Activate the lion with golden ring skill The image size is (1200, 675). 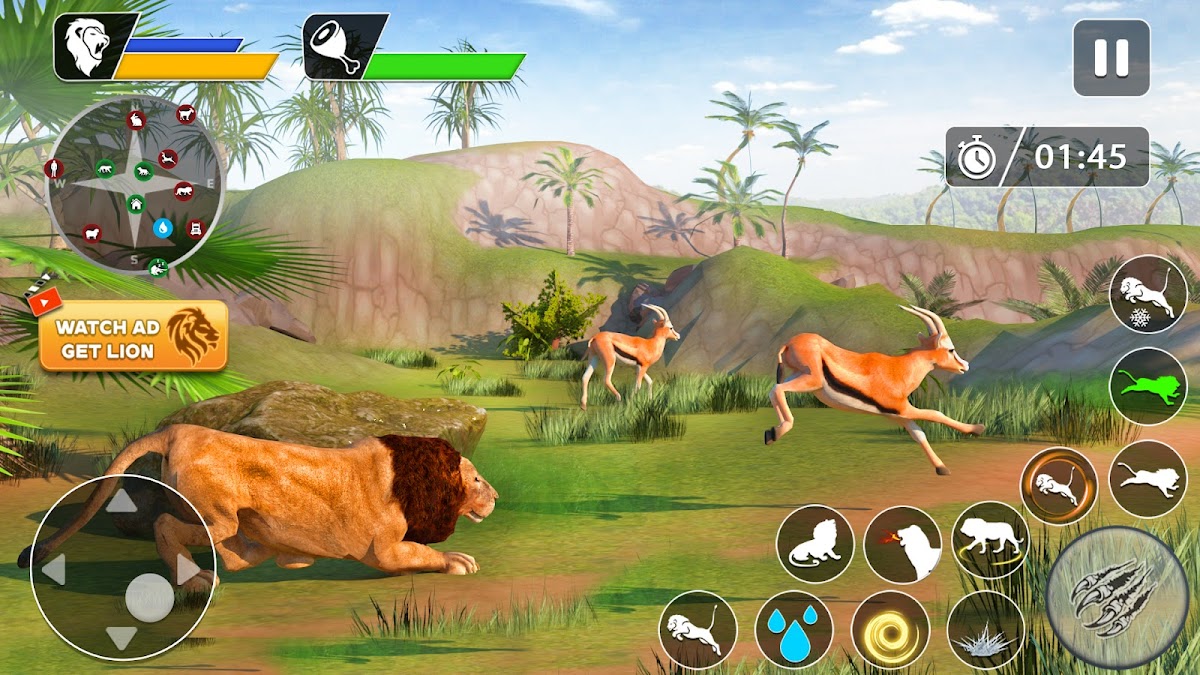coord(990,540)
